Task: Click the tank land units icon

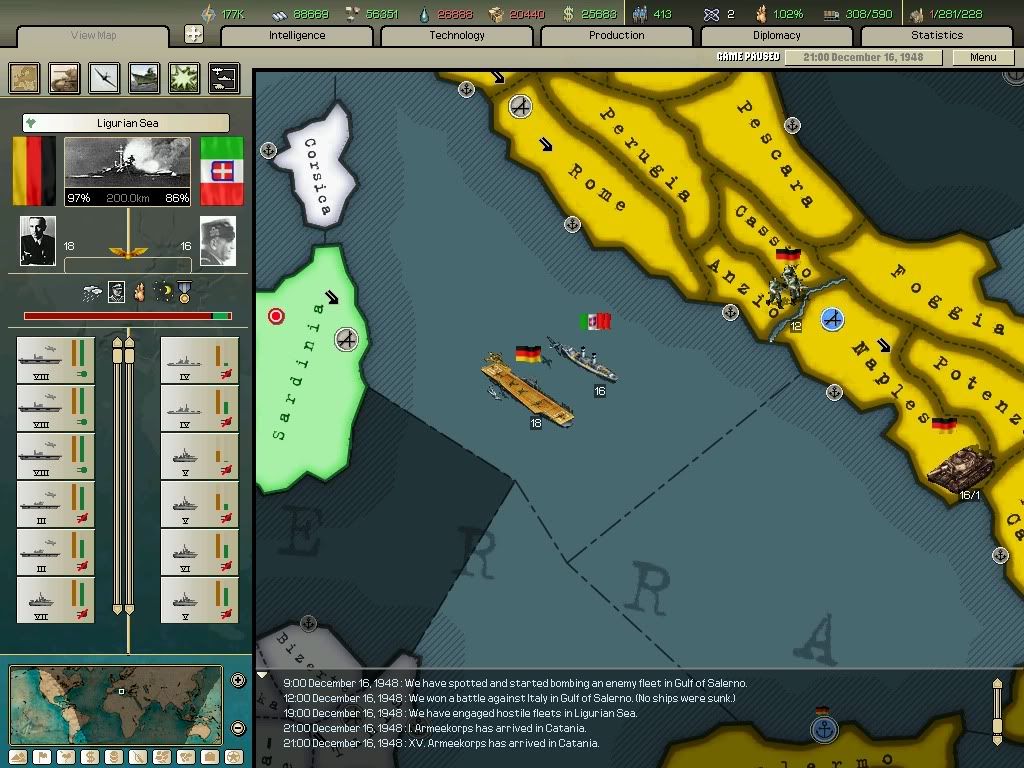Action: tap(65, 78)
